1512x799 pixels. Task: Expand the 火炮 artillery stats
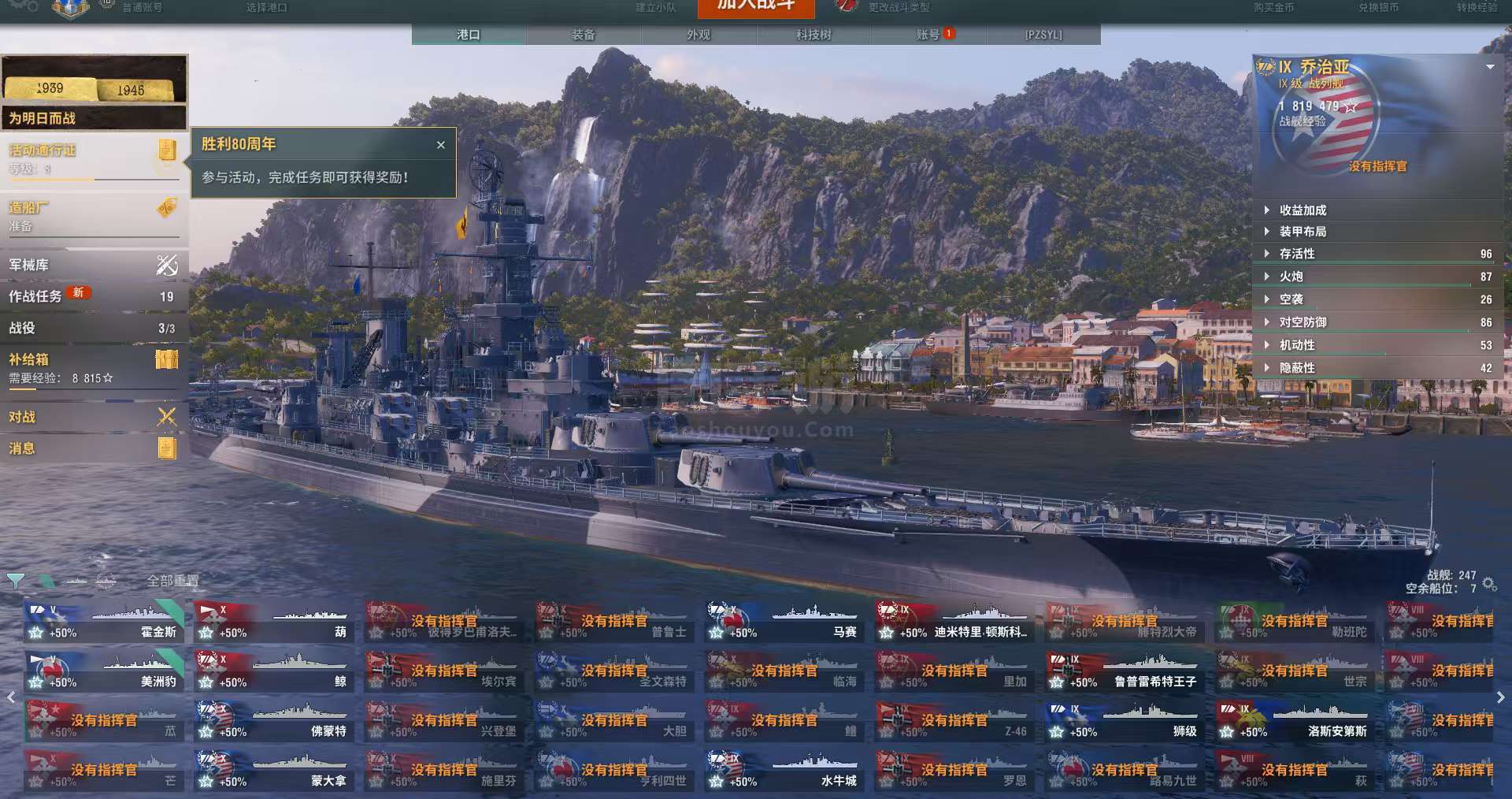pos(1291,277)
